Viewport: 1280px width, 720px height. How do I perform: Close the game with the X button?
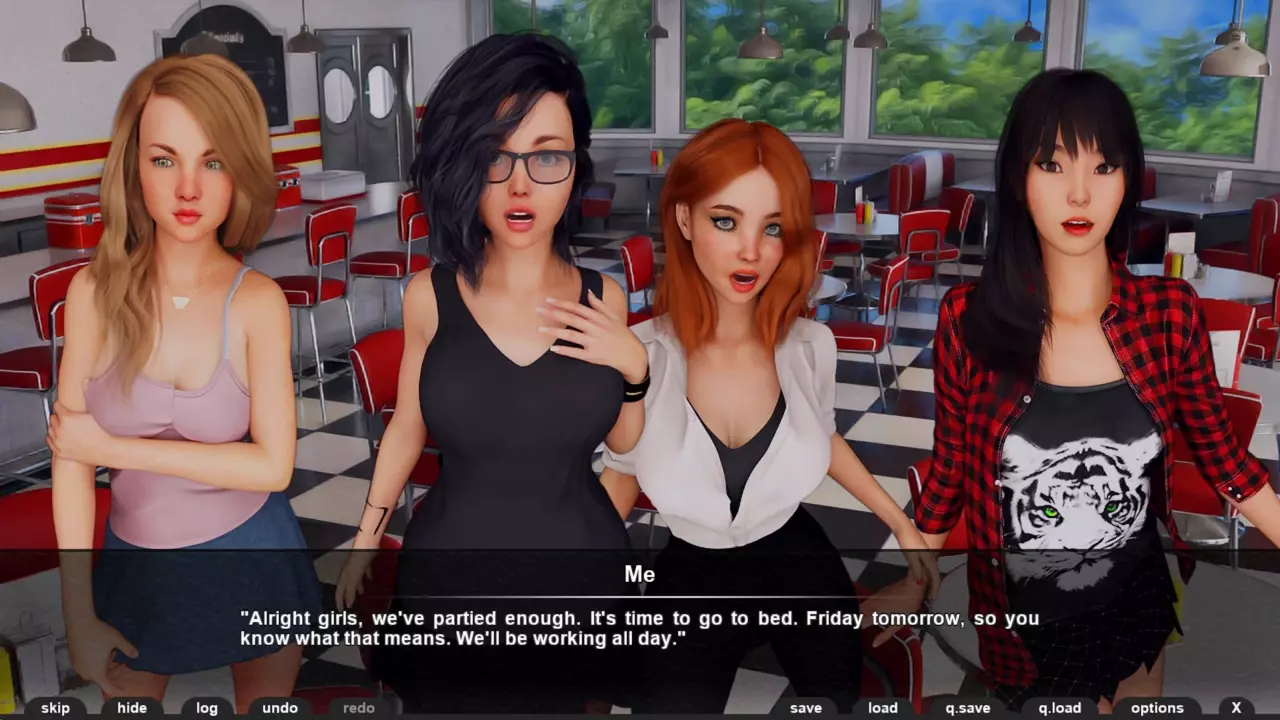[1237, 708]
